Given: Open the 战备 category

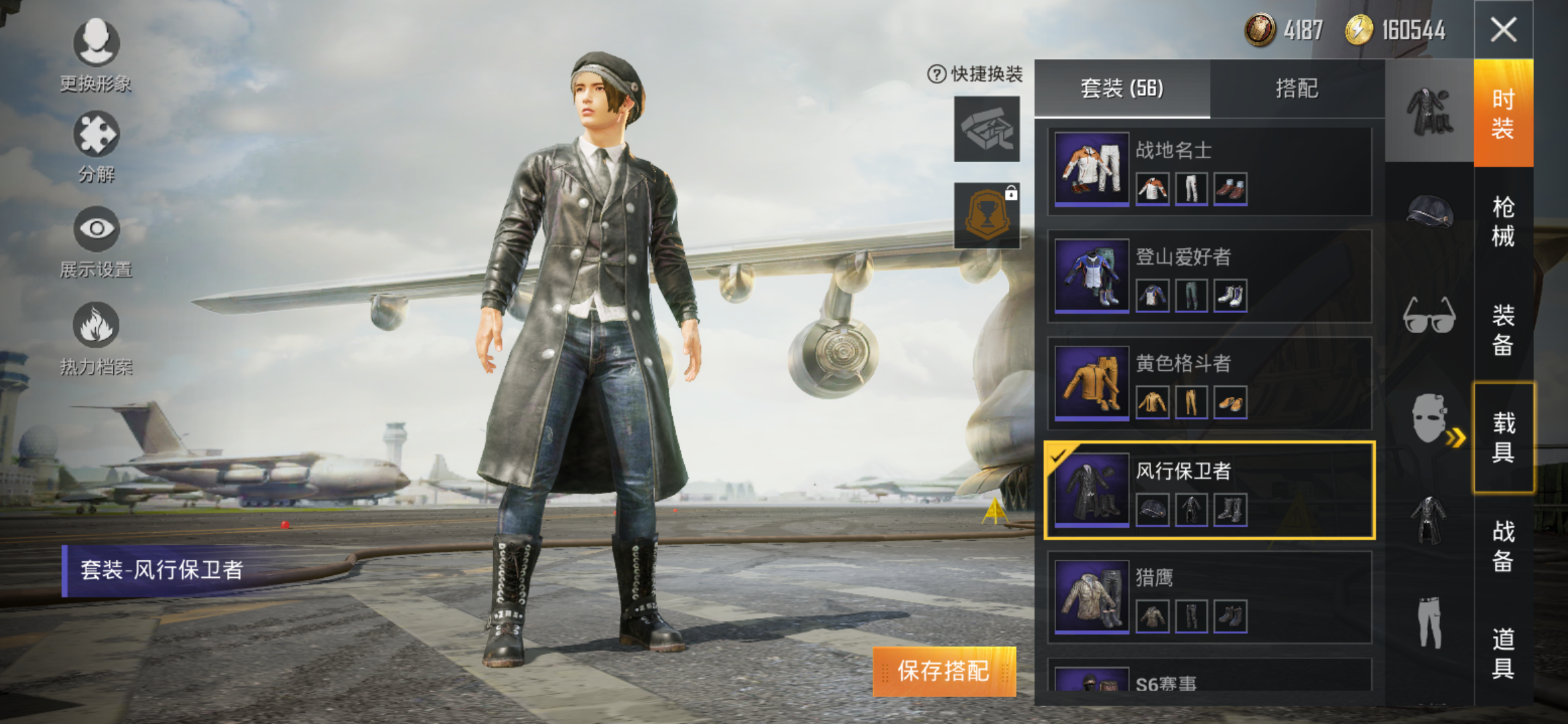Looking at the screenshot, I should pos(1503,546).
